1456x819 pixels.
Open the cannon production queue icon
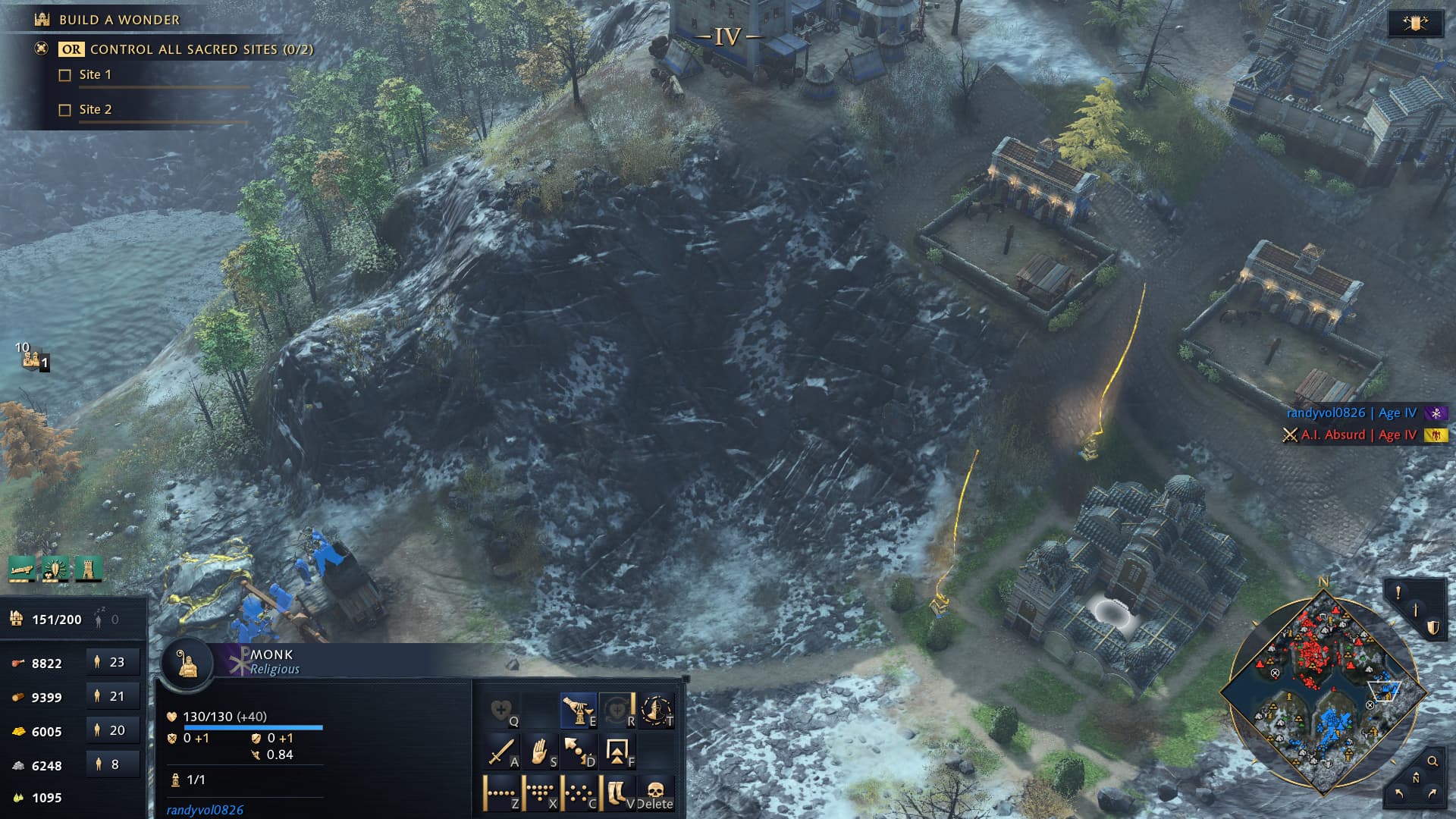(22, 569)
